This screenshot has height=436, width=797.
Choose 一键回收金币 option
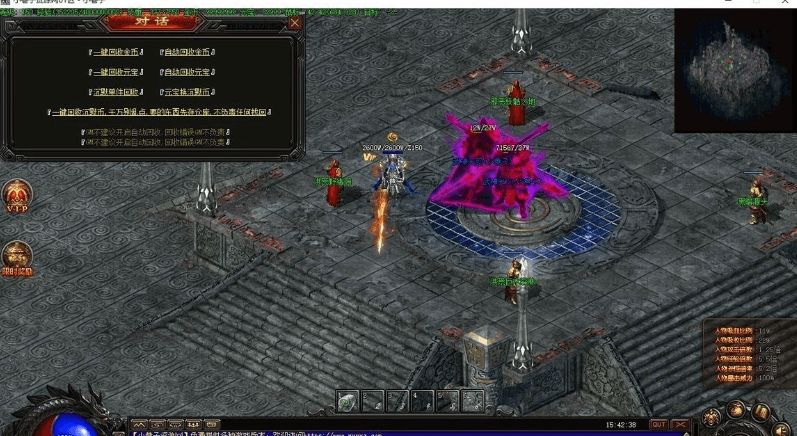(115, 50)
